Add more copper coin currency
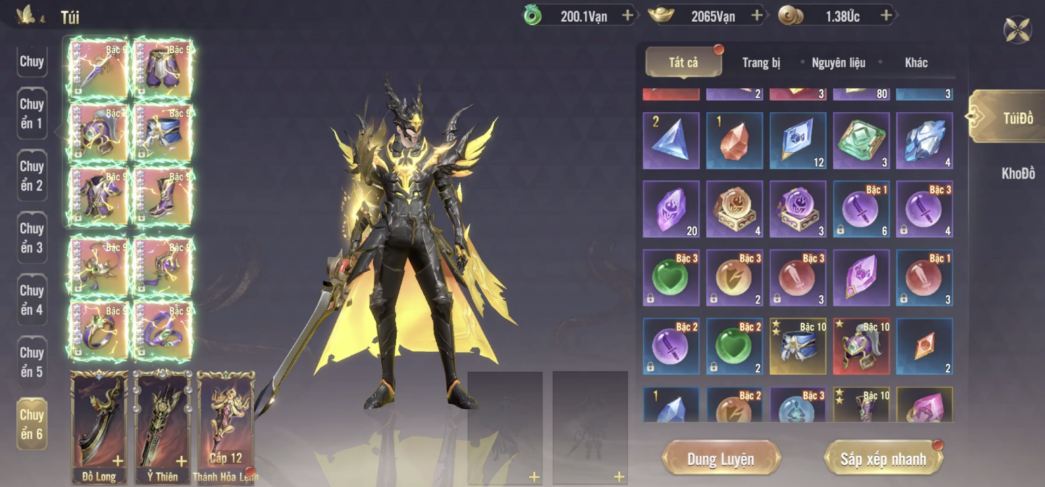This screenshot has width=1045, height=487. (885, 16)
